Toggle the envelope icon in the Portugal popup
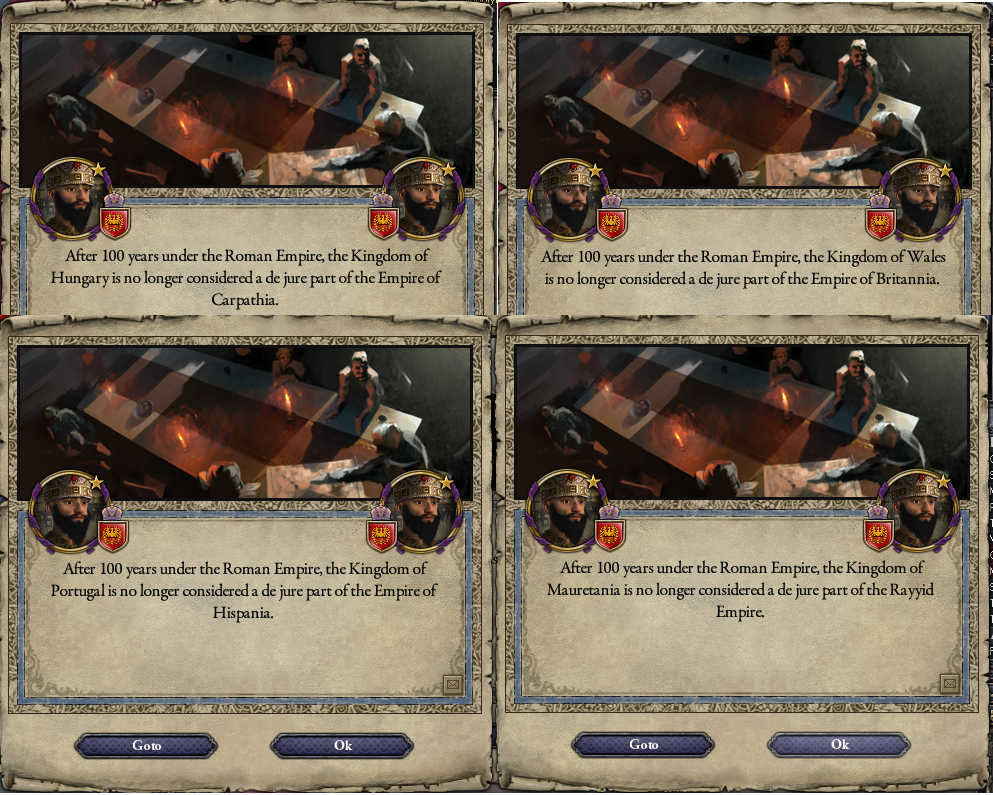The width and height of the screenshot is (993, 795). (452, 684)
